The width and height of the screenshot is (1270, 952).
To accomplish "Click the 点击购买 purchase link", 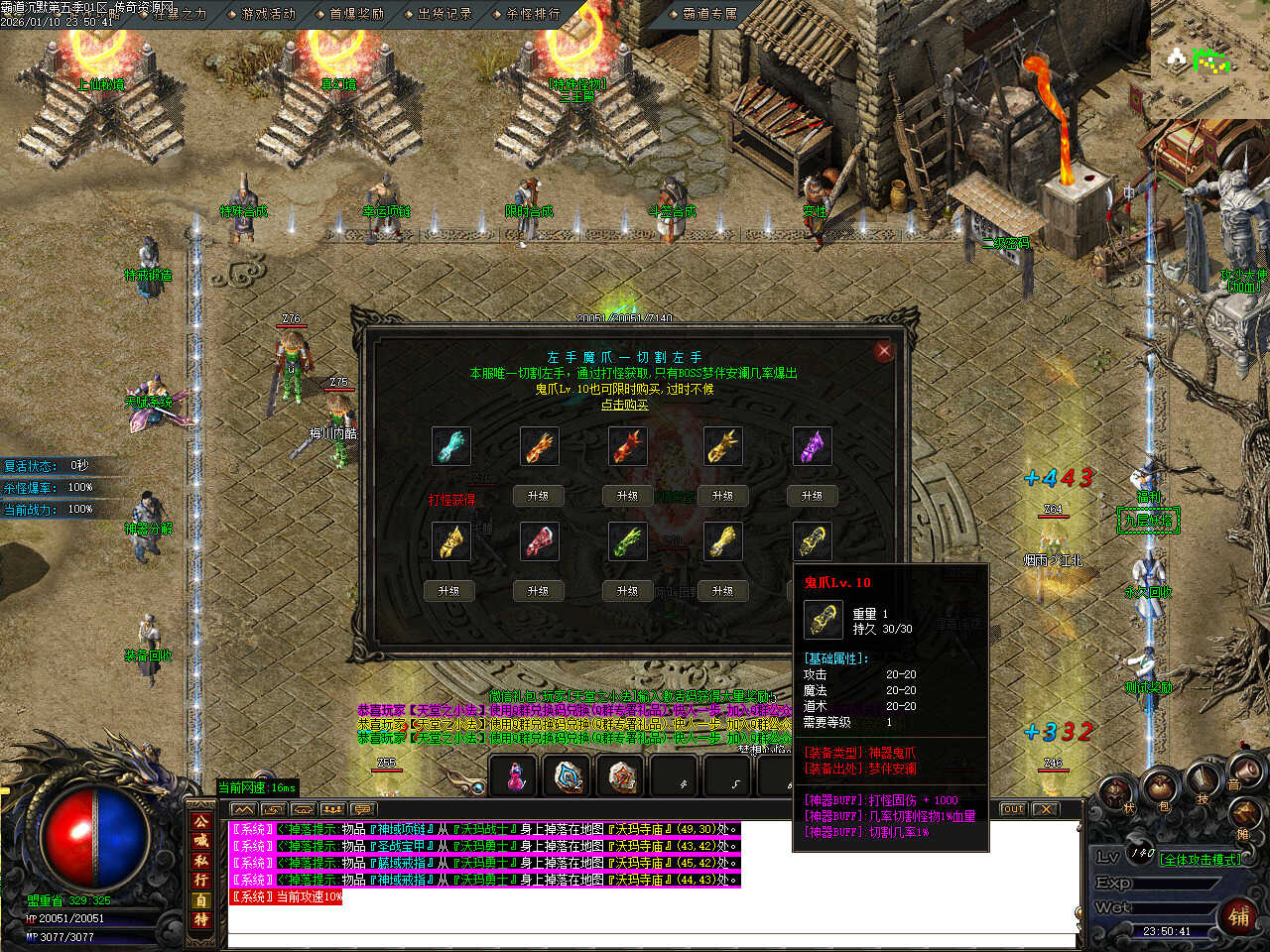I will (x=624, y=405).
